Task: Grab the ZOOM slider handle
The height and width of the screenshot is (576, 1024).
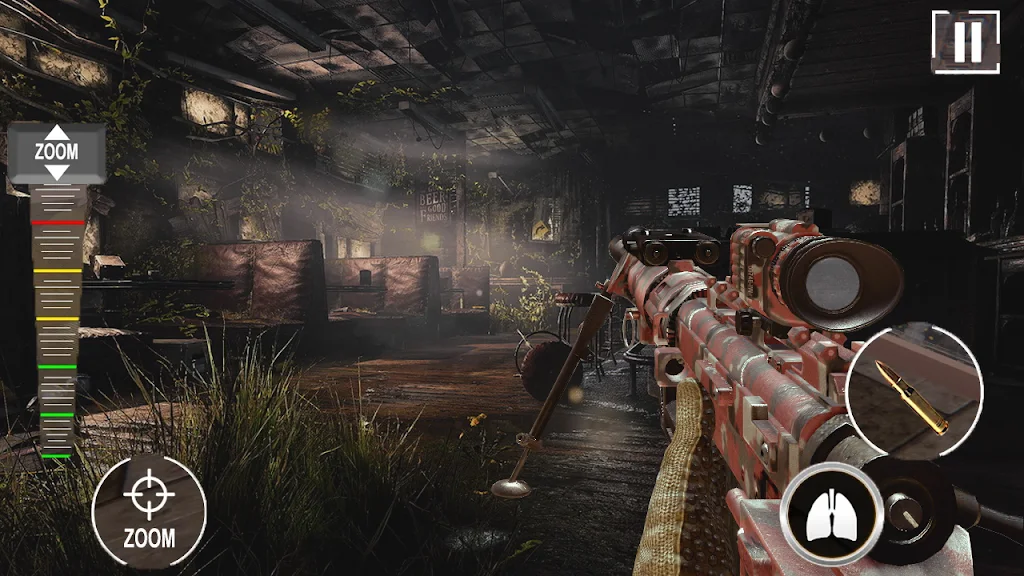Action: pos(57,153)
